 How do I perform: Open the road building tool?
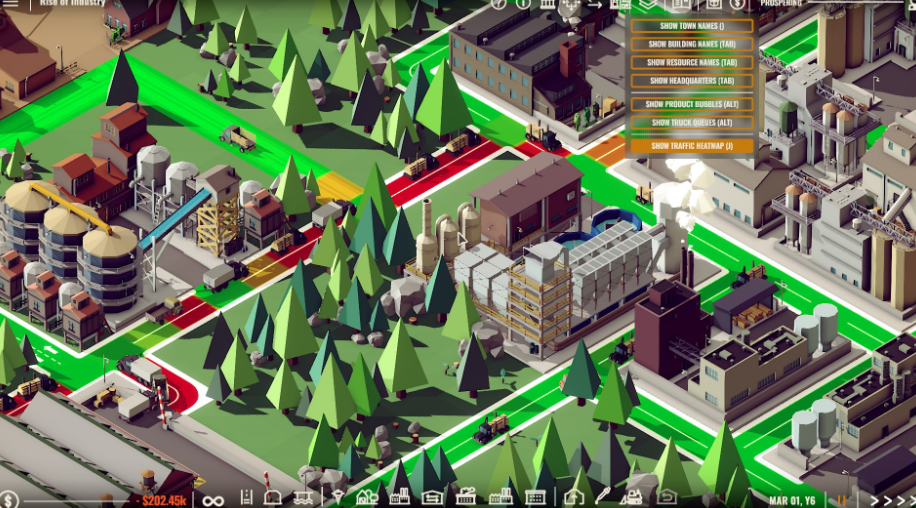click(246, 497)
